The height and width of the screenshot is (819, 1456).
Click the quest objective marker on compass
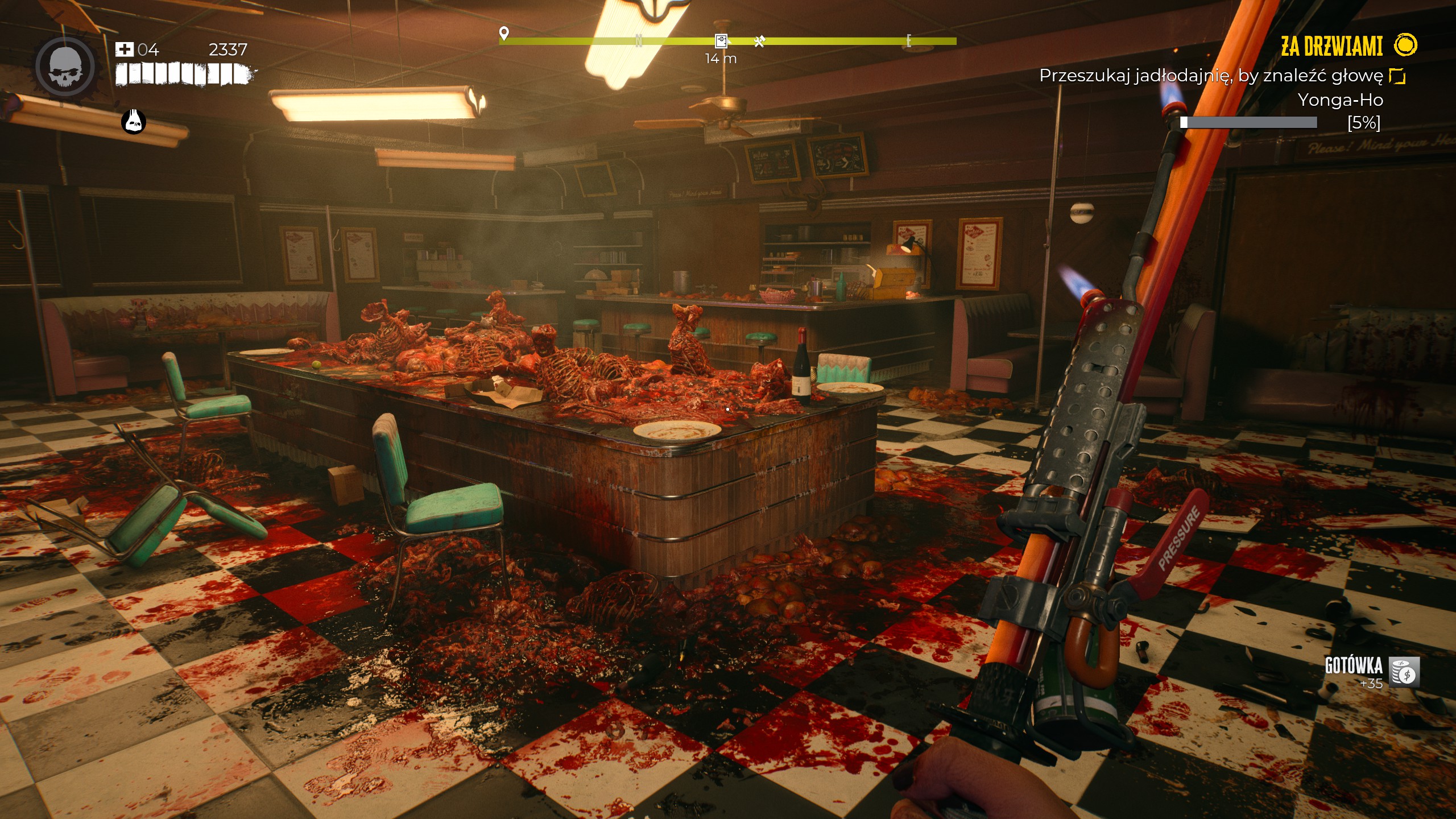(721, 40)
